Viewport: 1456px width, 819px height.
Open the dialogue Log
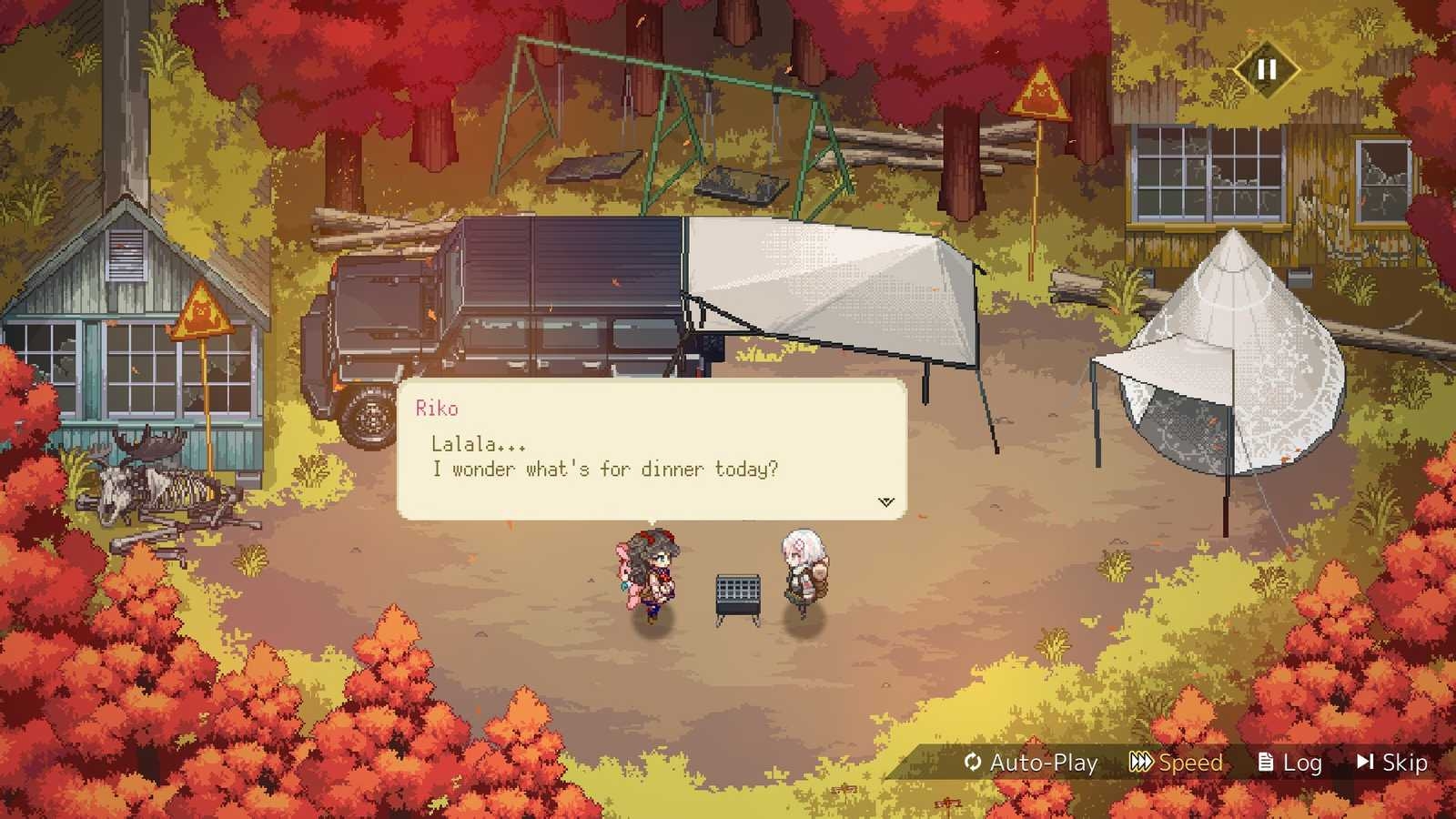click(1289, 763)
